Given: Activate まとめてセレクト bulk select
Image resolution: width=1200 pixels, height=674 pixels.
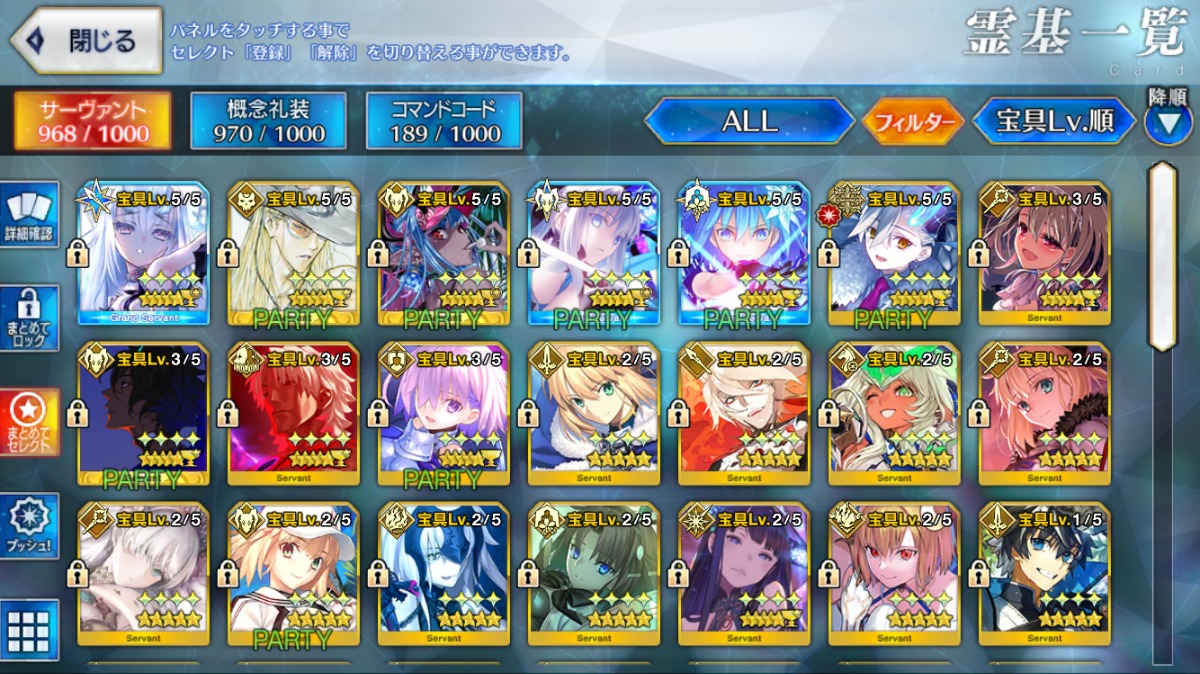Looking at the screenshot, I should point(29,422).
